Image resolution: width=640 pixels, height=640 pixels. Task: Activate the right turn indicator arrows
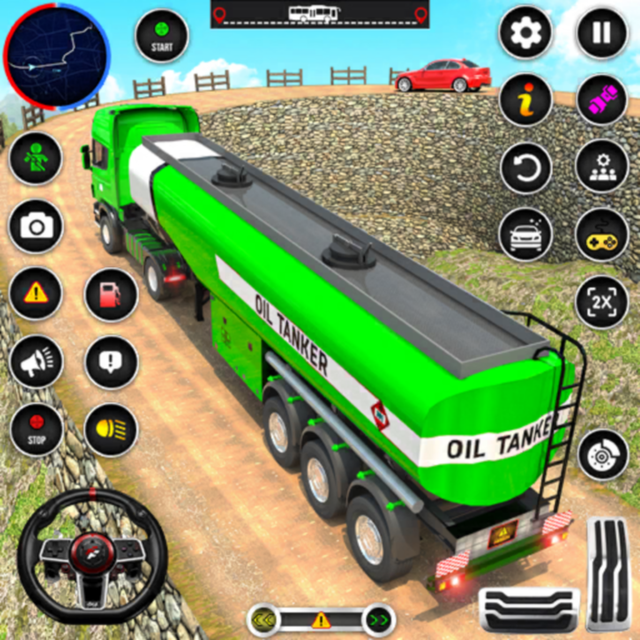(378, 620)
